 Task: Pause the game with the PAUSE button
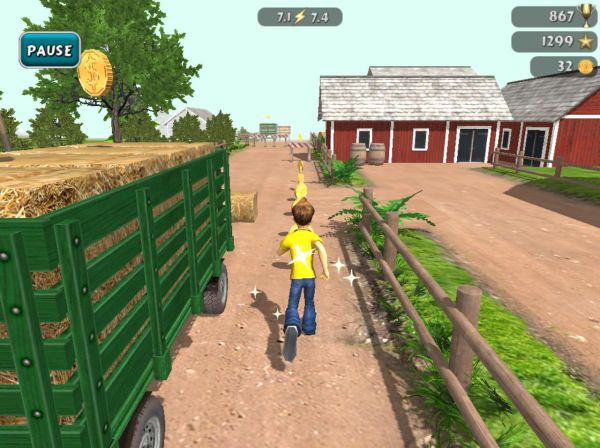[x=49, y=50]
